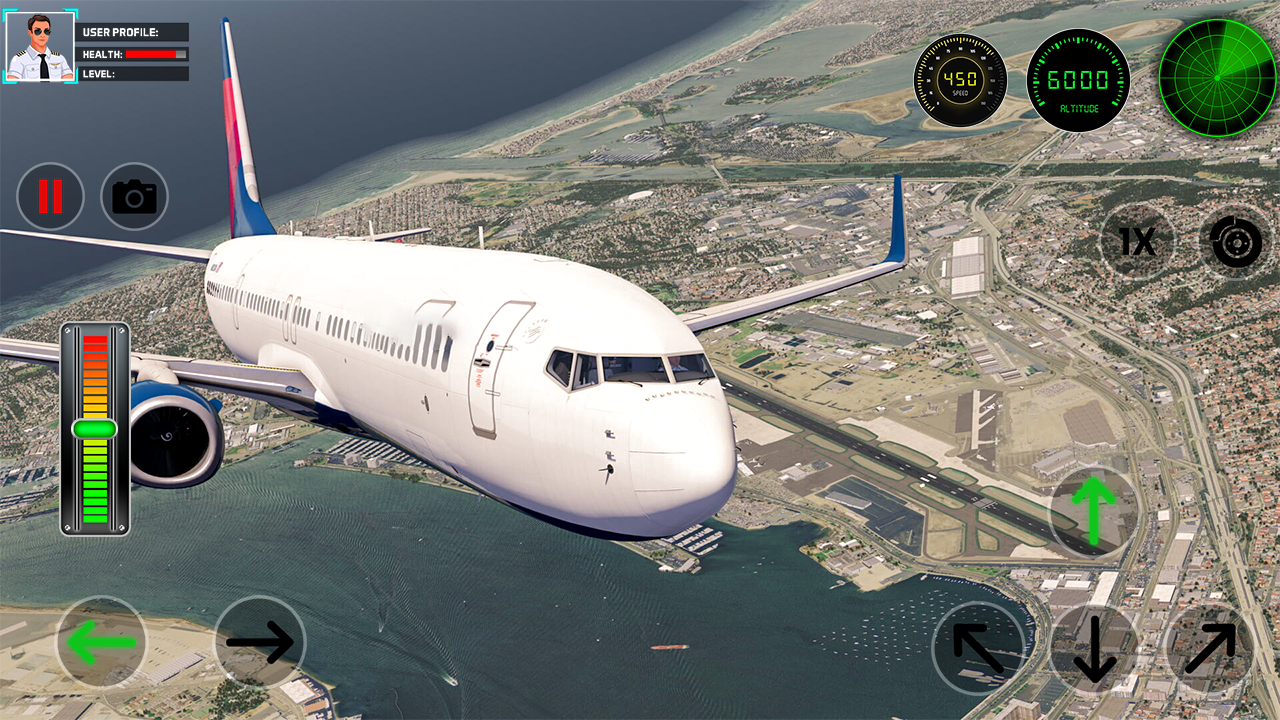Open the pilot profile avatar

[x=40, y=47]
